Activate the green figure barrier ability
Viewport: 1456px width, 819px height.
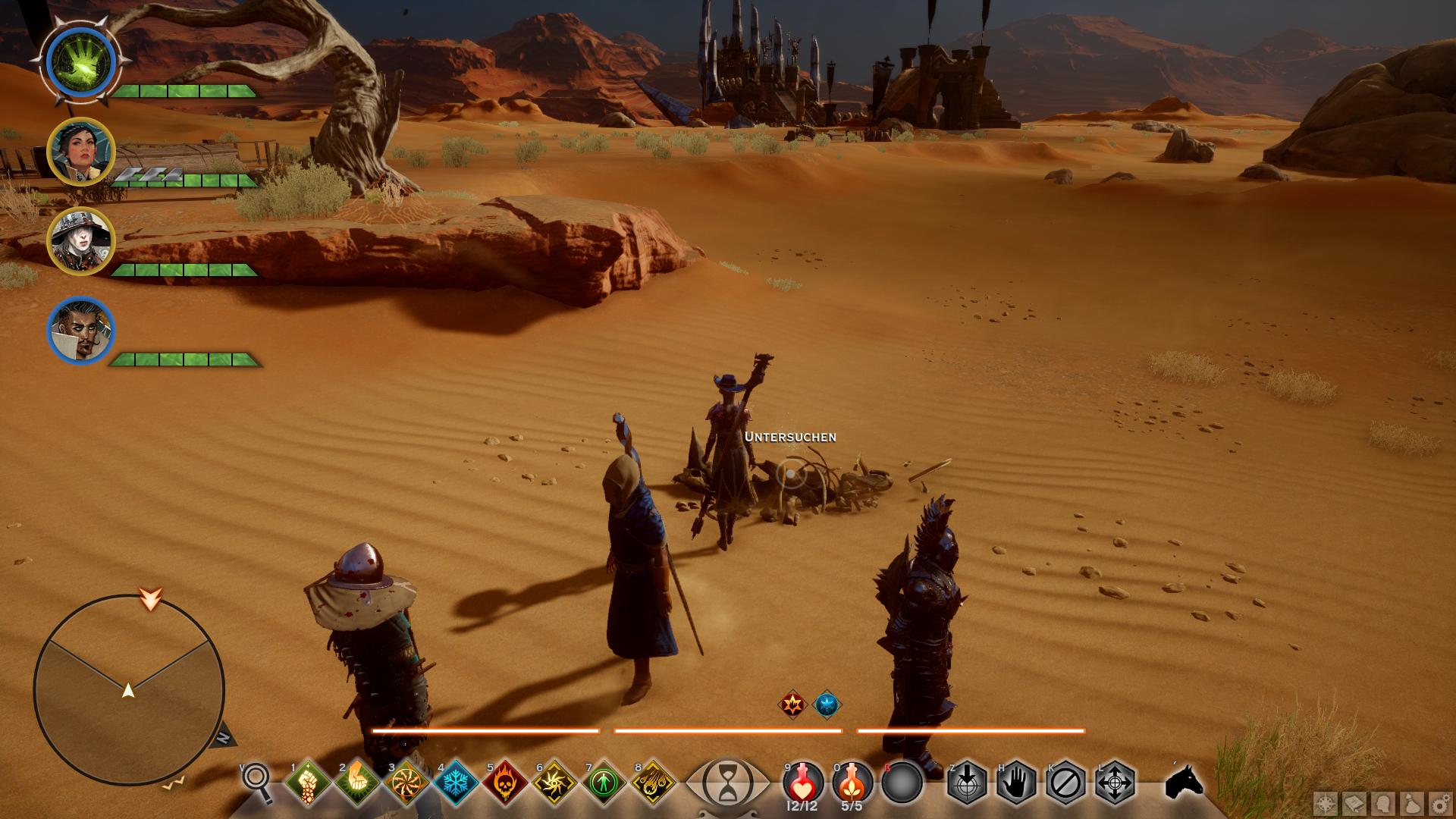[604, 783]
